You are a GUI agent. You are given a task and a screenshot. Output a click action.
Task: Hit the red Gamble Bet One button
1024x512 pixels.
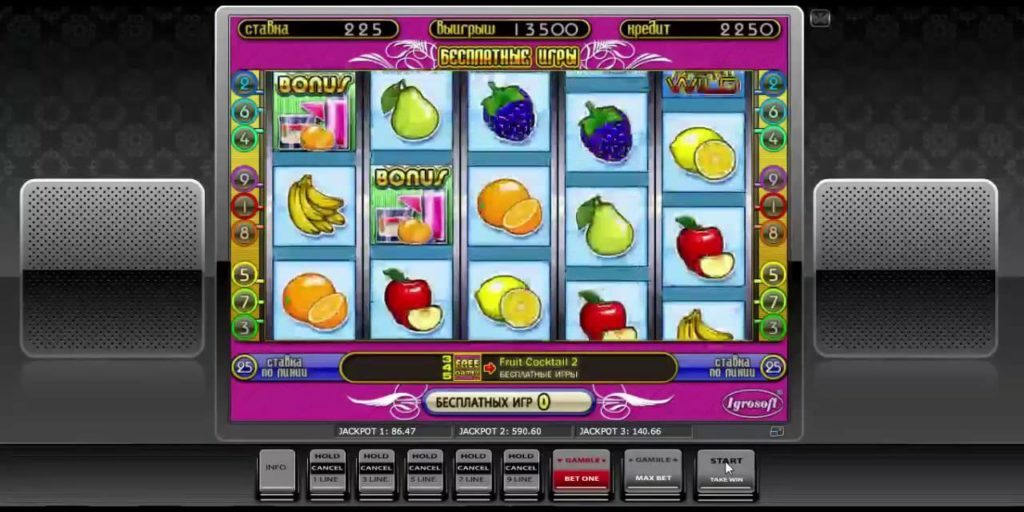581,468
